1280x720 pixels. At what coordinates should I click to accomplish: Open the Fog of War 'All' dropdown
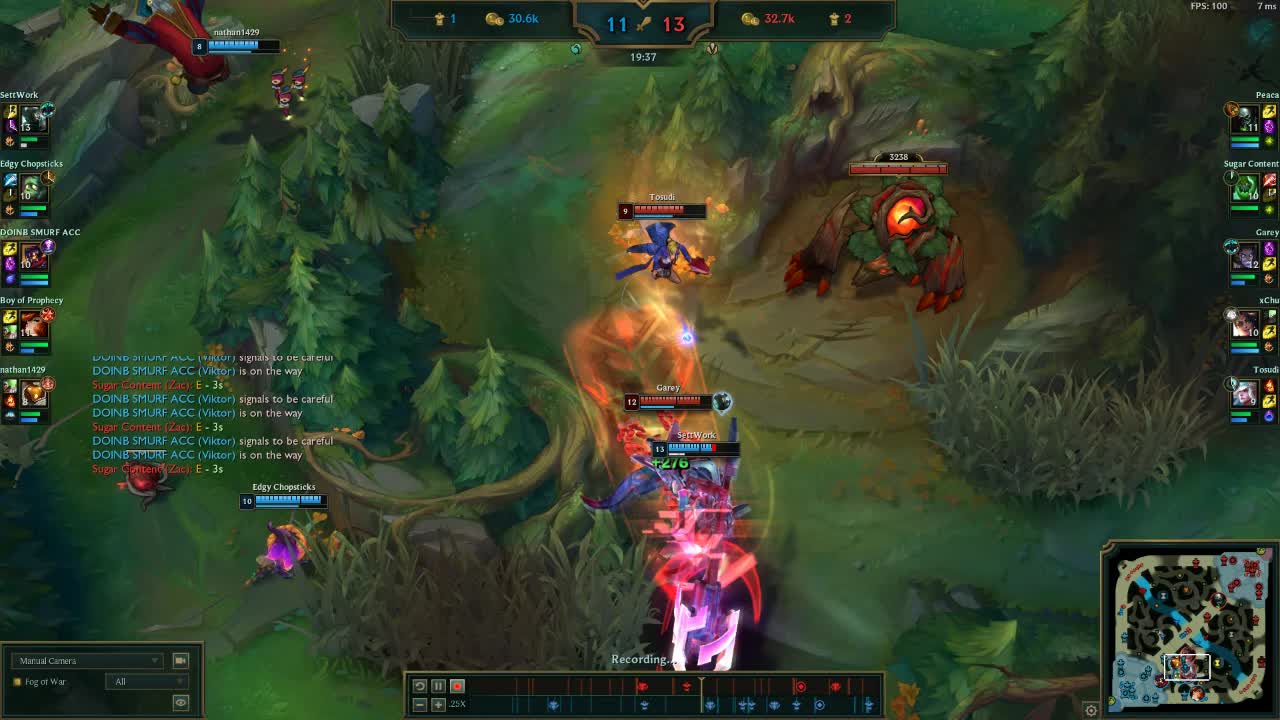(x=147, y=681)
